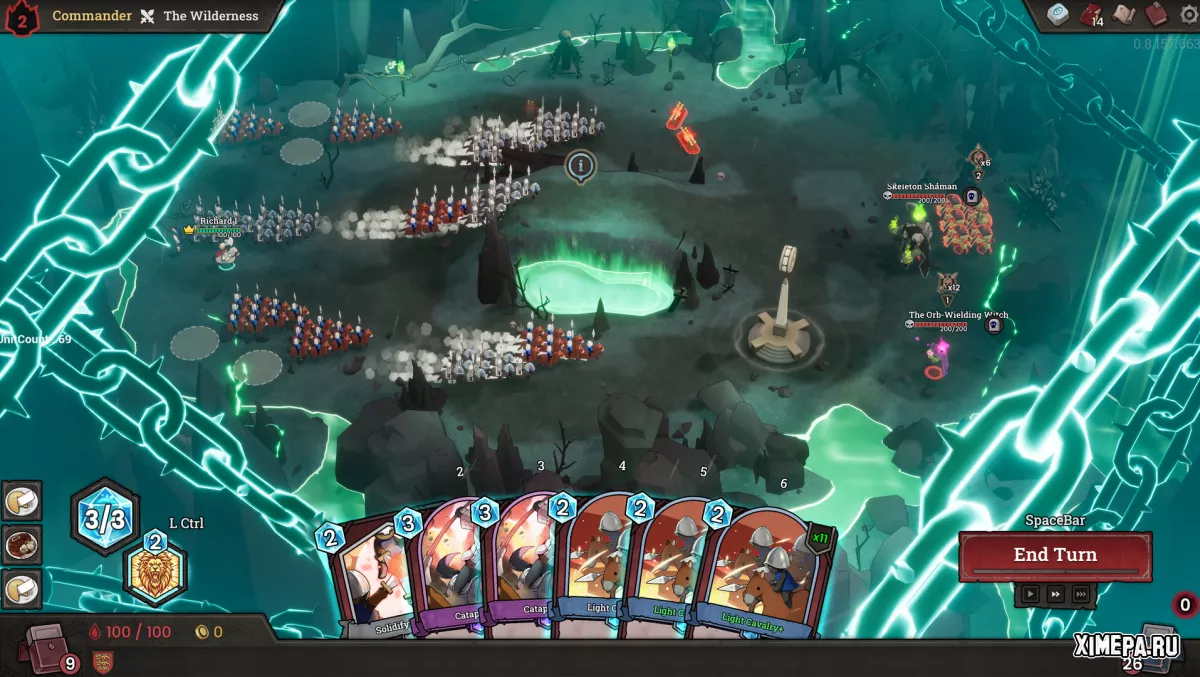Set battle speed to triple fast-forward
This screenshot has height=677, width=1200.
click(x=1081, y=594)
